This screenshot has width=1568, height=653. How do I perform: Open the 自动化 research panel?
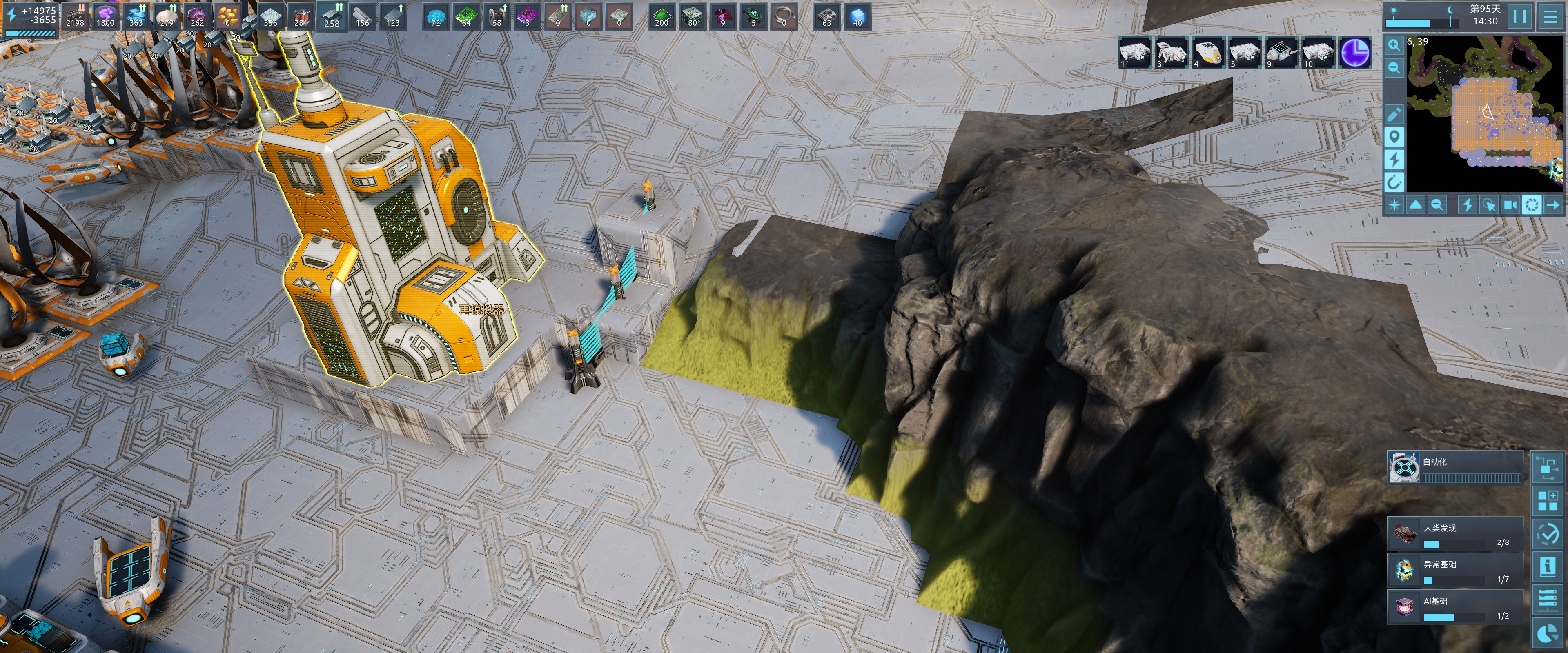point(1455,467)
